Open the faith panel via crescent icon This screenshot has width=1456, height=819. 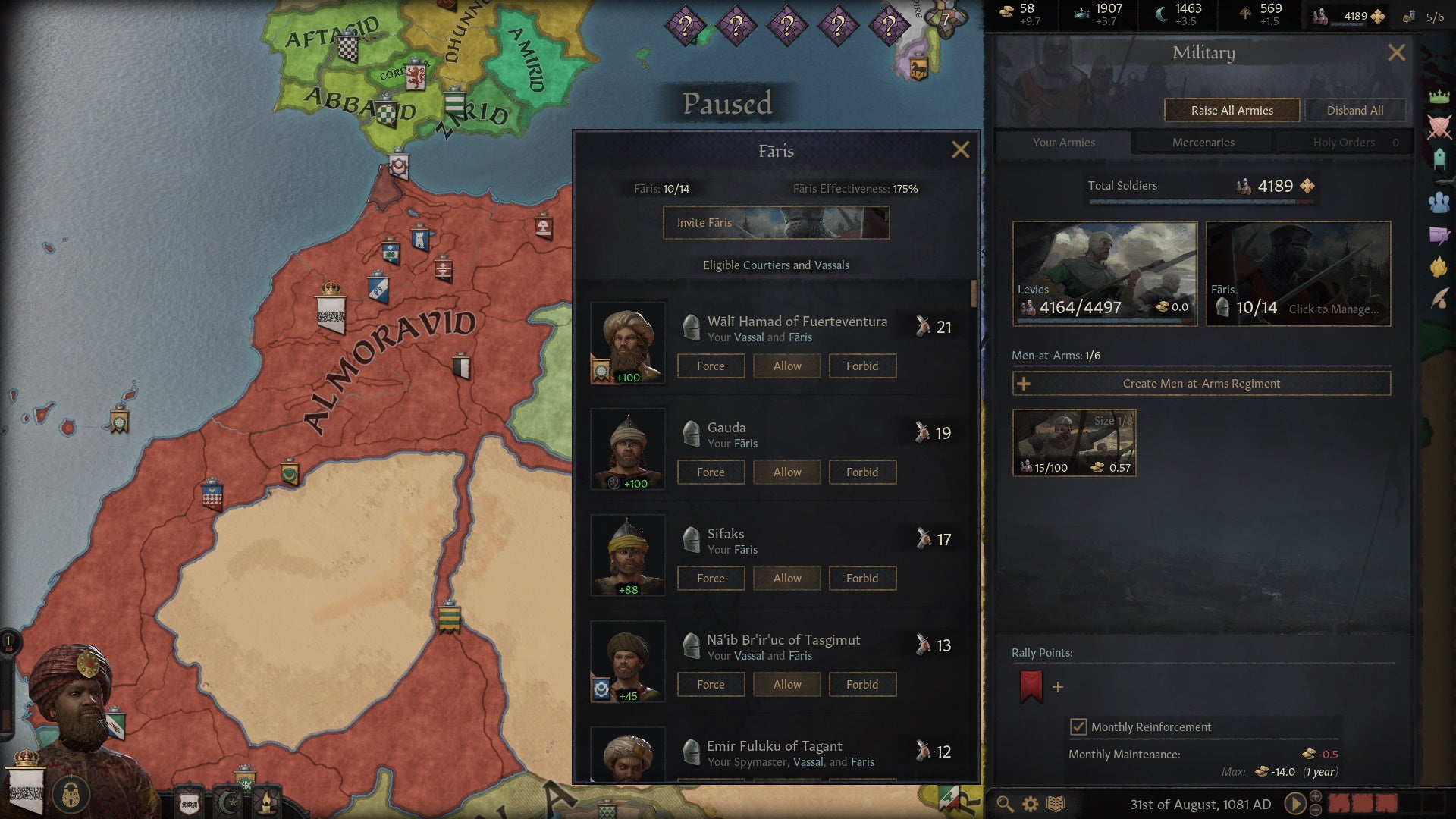pyautogui.click(x=229, y=802)
